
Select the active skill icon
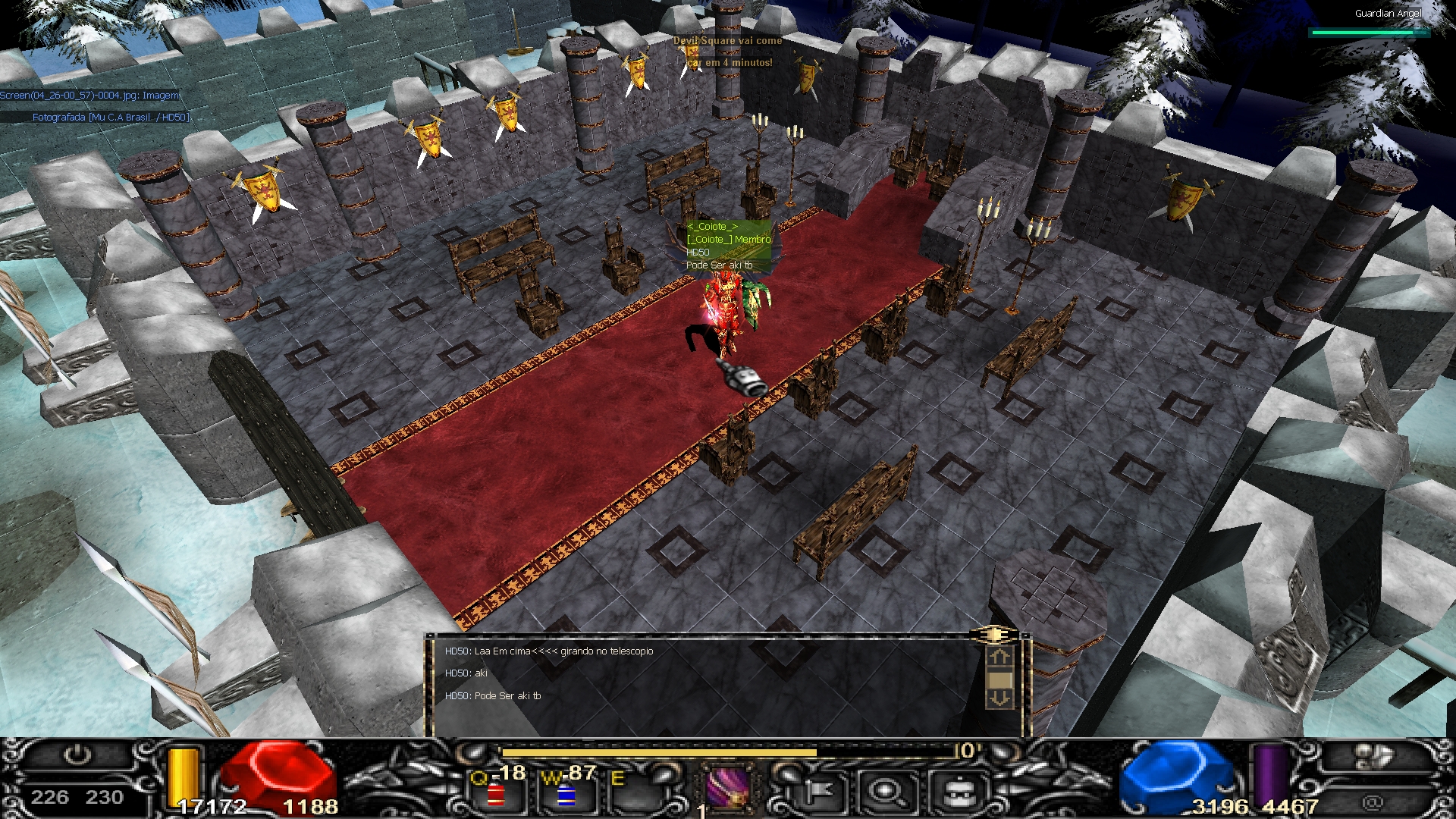(728, 788)
